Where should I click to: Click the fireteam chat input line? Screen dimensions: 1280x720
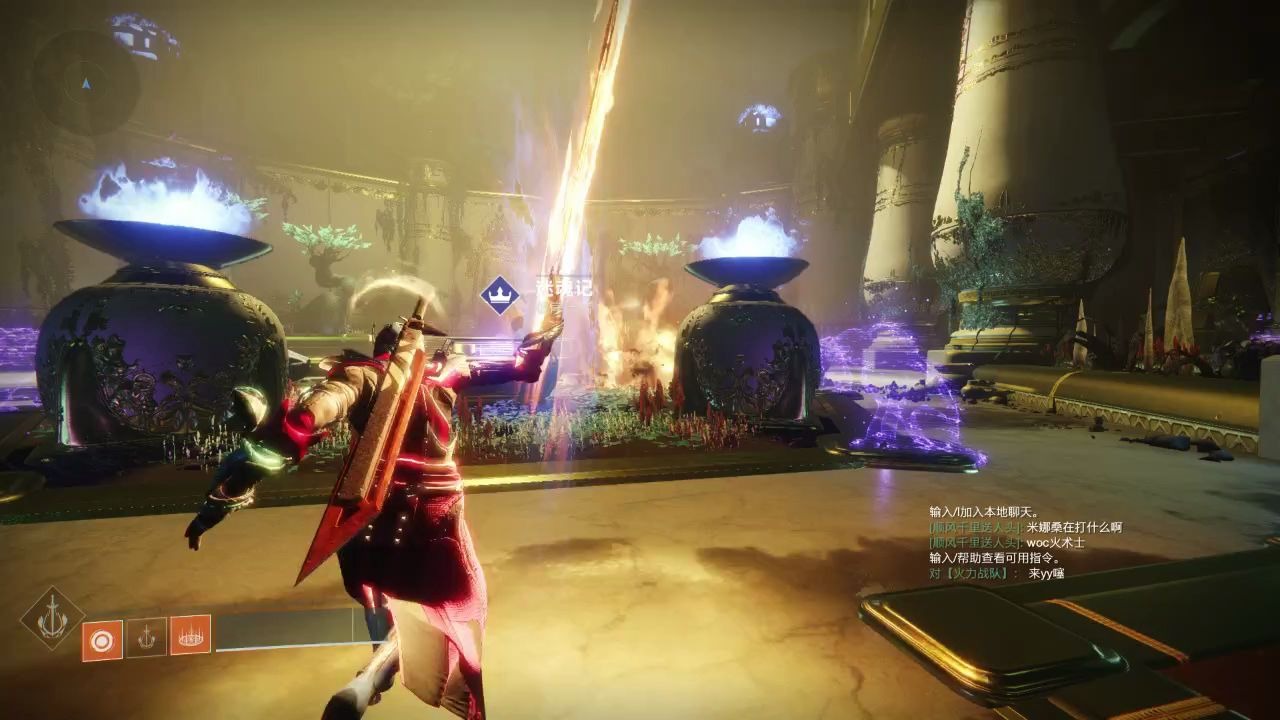tap(996, 573)
